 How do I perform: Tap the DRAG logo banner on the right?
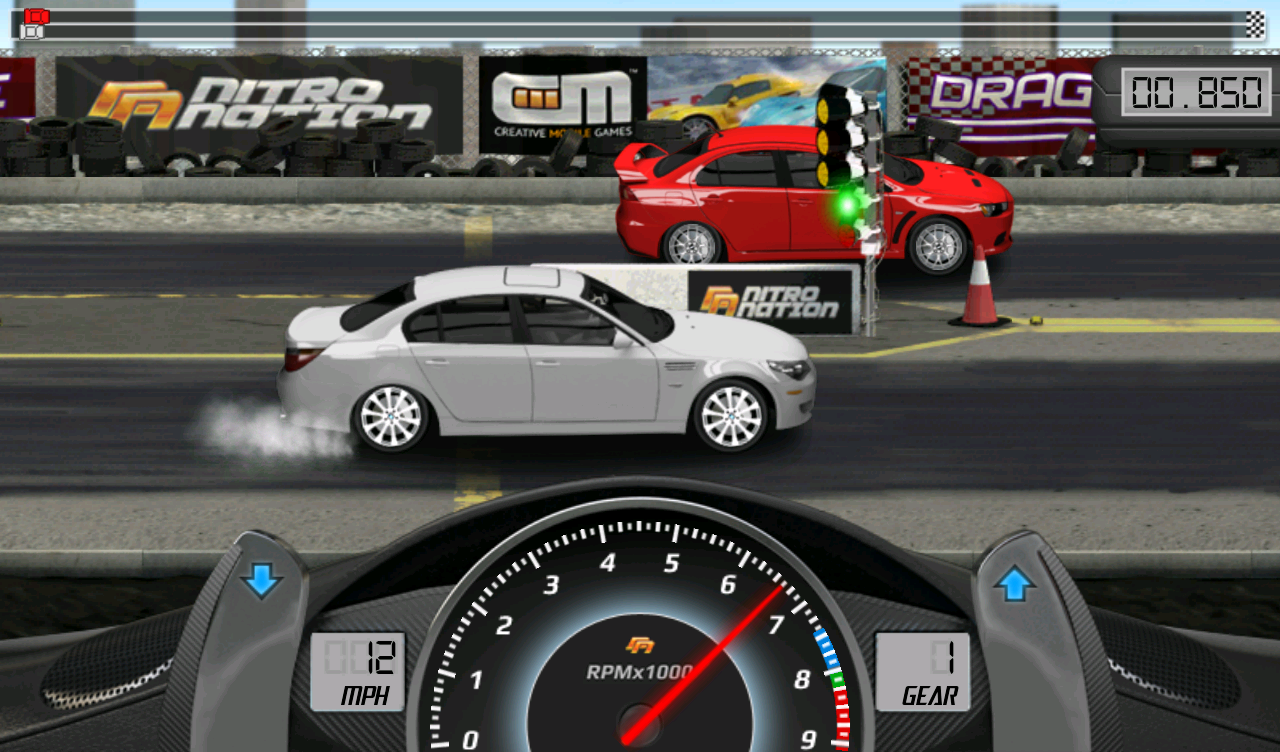[1010, 95]
